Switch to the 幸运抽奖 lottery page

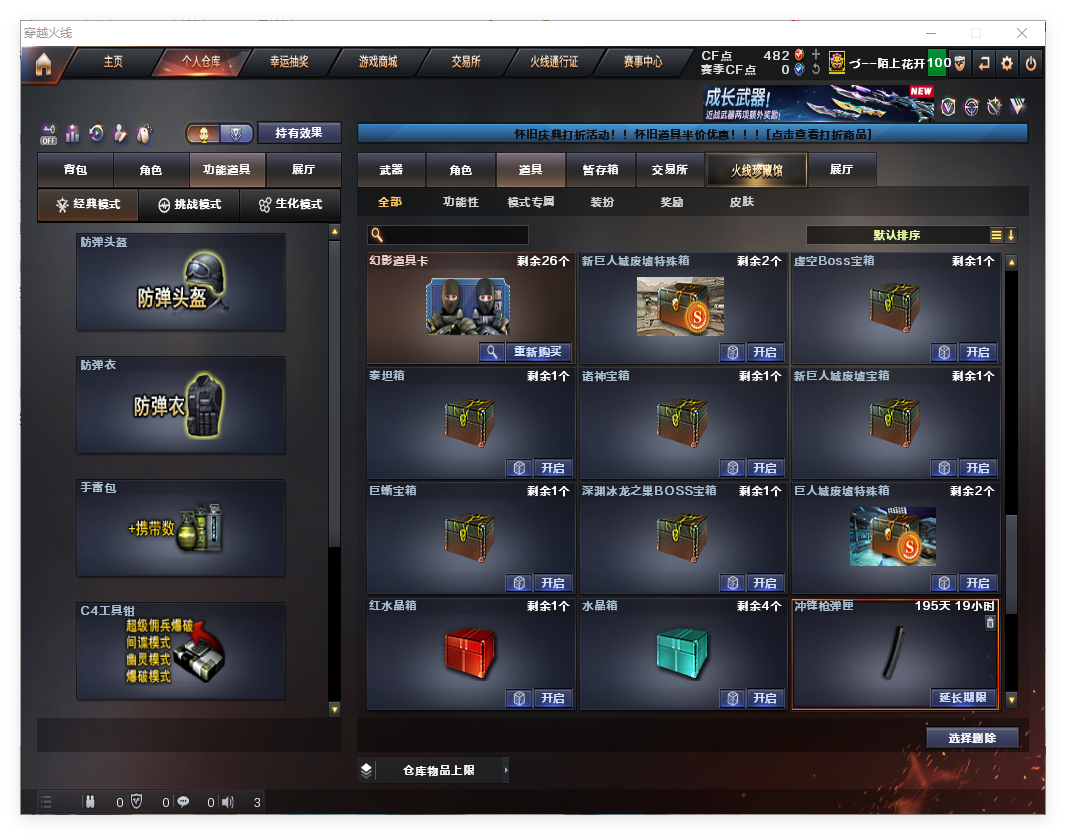[x=289, y=62]
